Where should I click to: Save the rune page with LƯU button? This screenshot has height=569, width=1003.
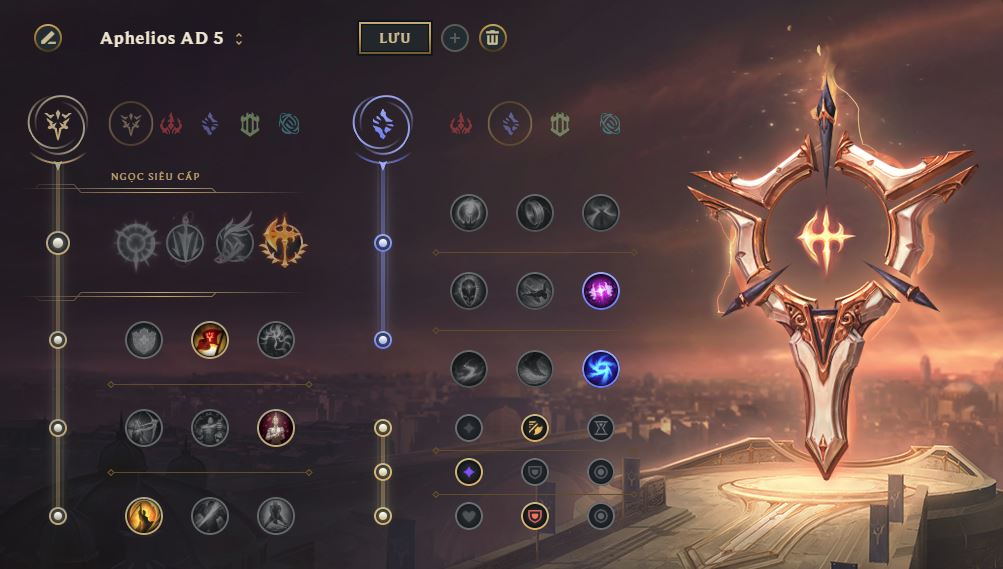(x=394, y=38)
